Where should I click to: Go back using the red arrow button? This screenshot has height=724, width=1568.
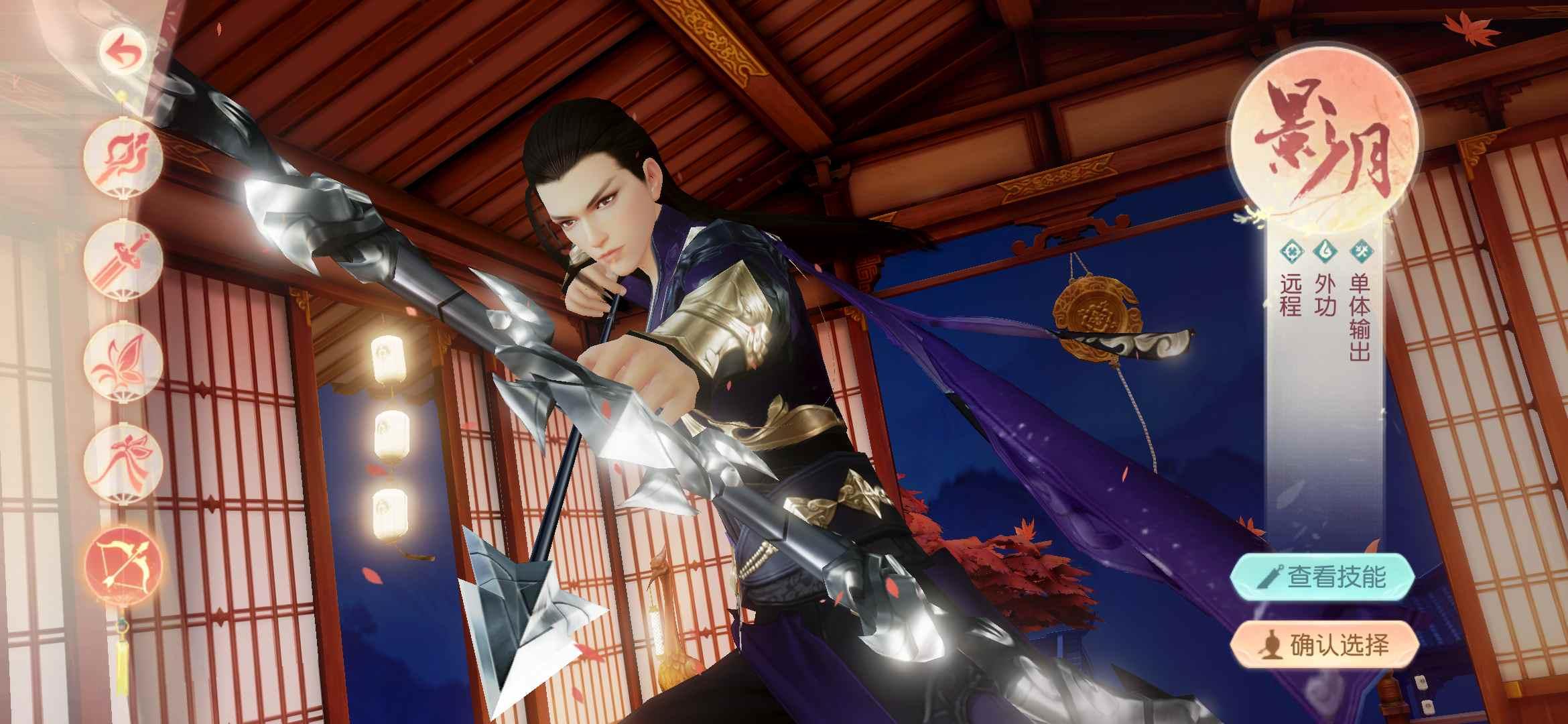pyautogui.click(x=123, y=53)
